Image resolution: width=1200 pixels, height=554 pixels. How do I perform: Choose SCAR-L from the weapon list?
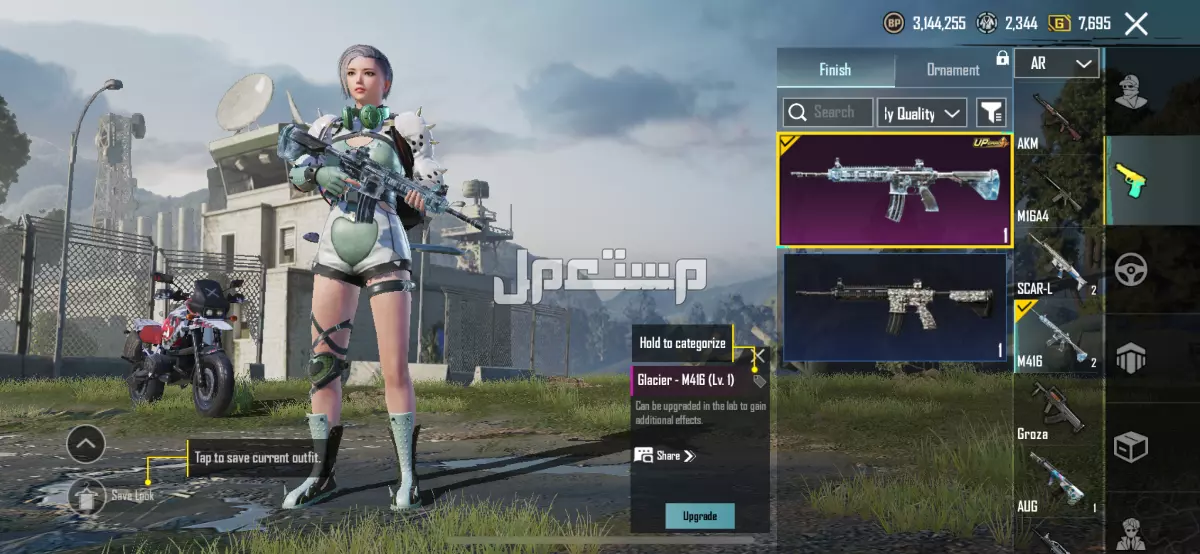tap(1058, 262)
